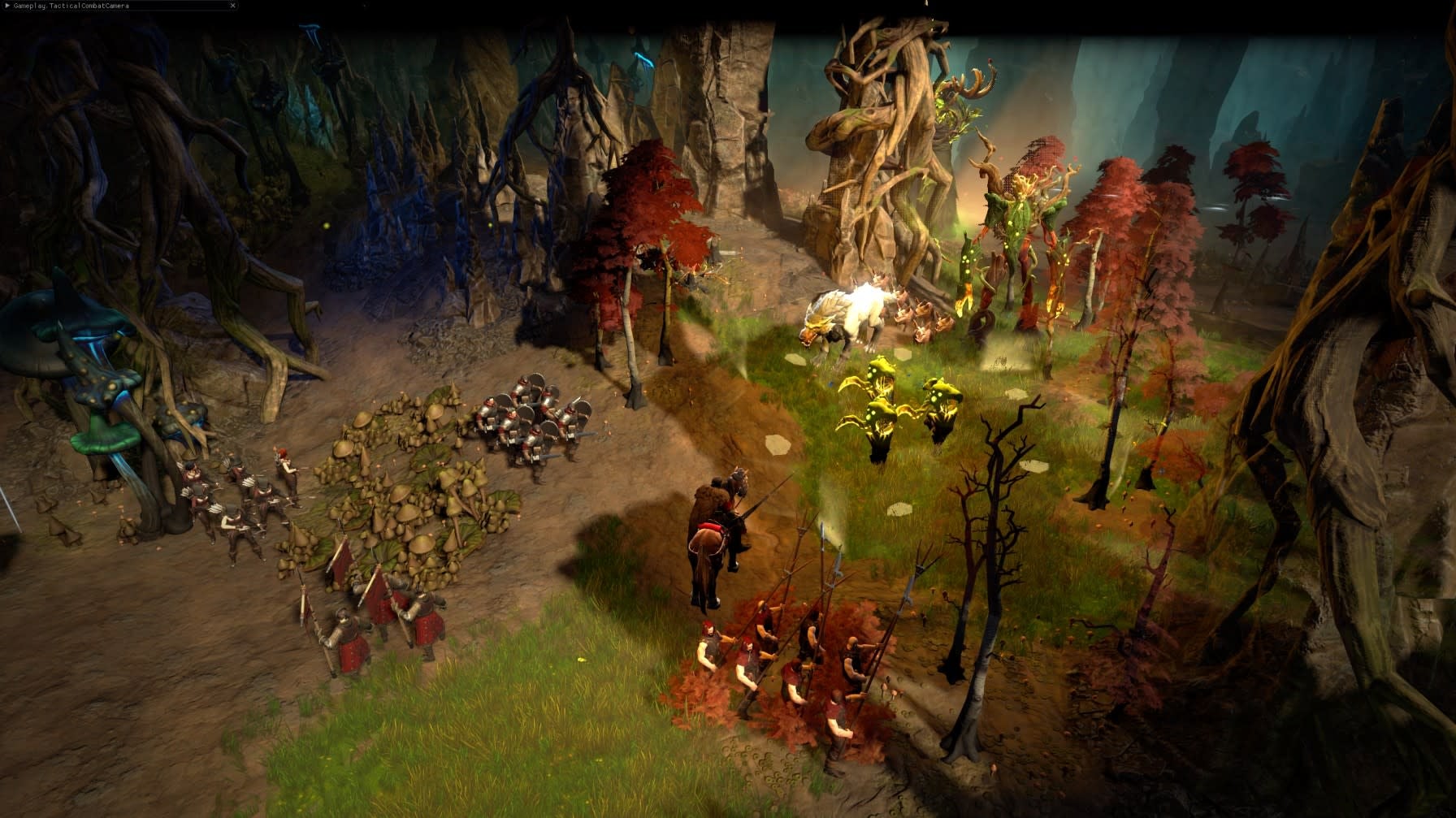The width and height of the screenshot is (1456, 818).
Task: Close the TacticalCombatCamera debug overlay
Action: 233,6
